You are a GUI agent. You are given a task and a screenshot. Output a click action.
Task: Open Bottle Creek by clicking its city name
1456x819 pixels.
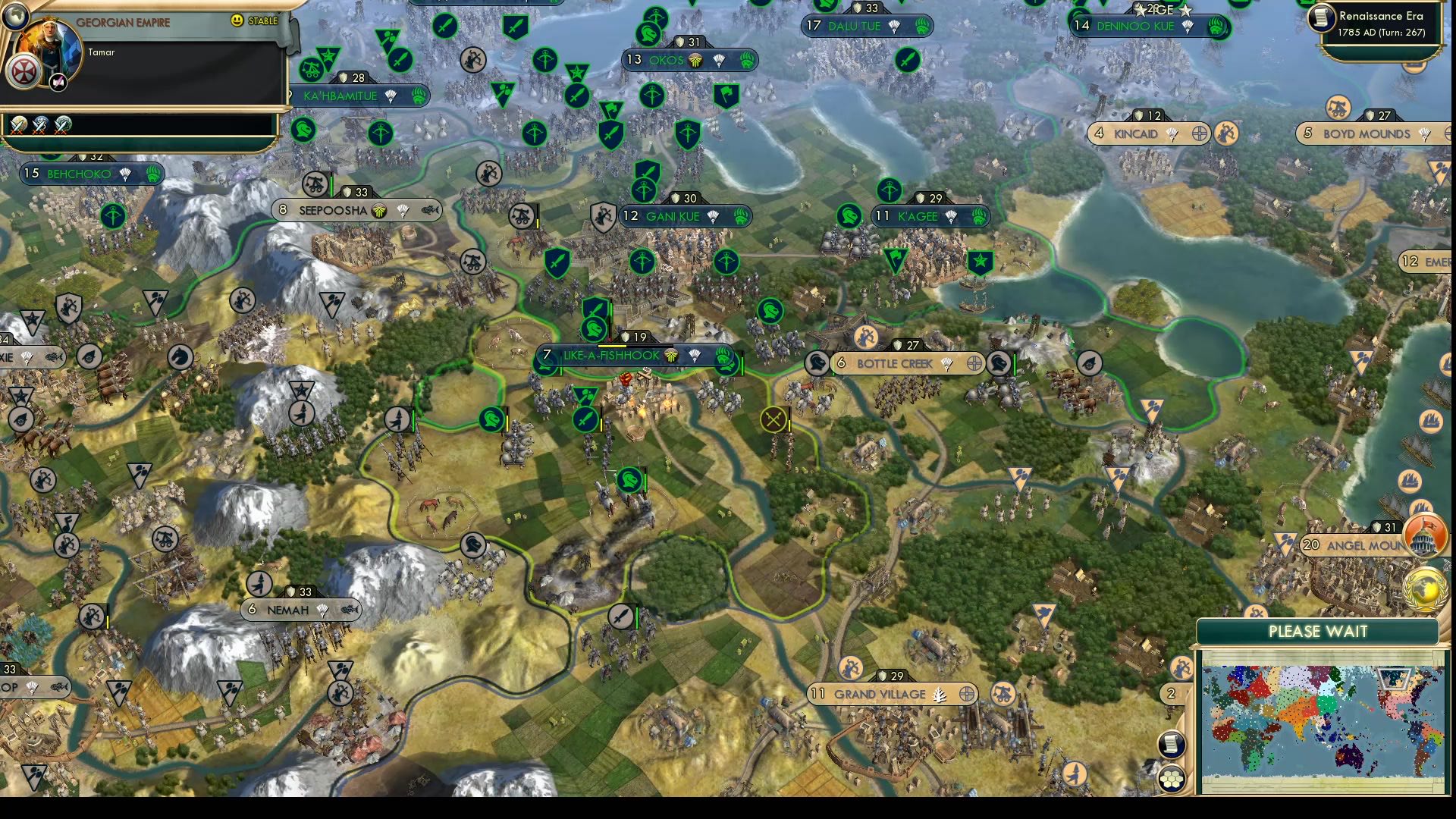tap(896, 364)
